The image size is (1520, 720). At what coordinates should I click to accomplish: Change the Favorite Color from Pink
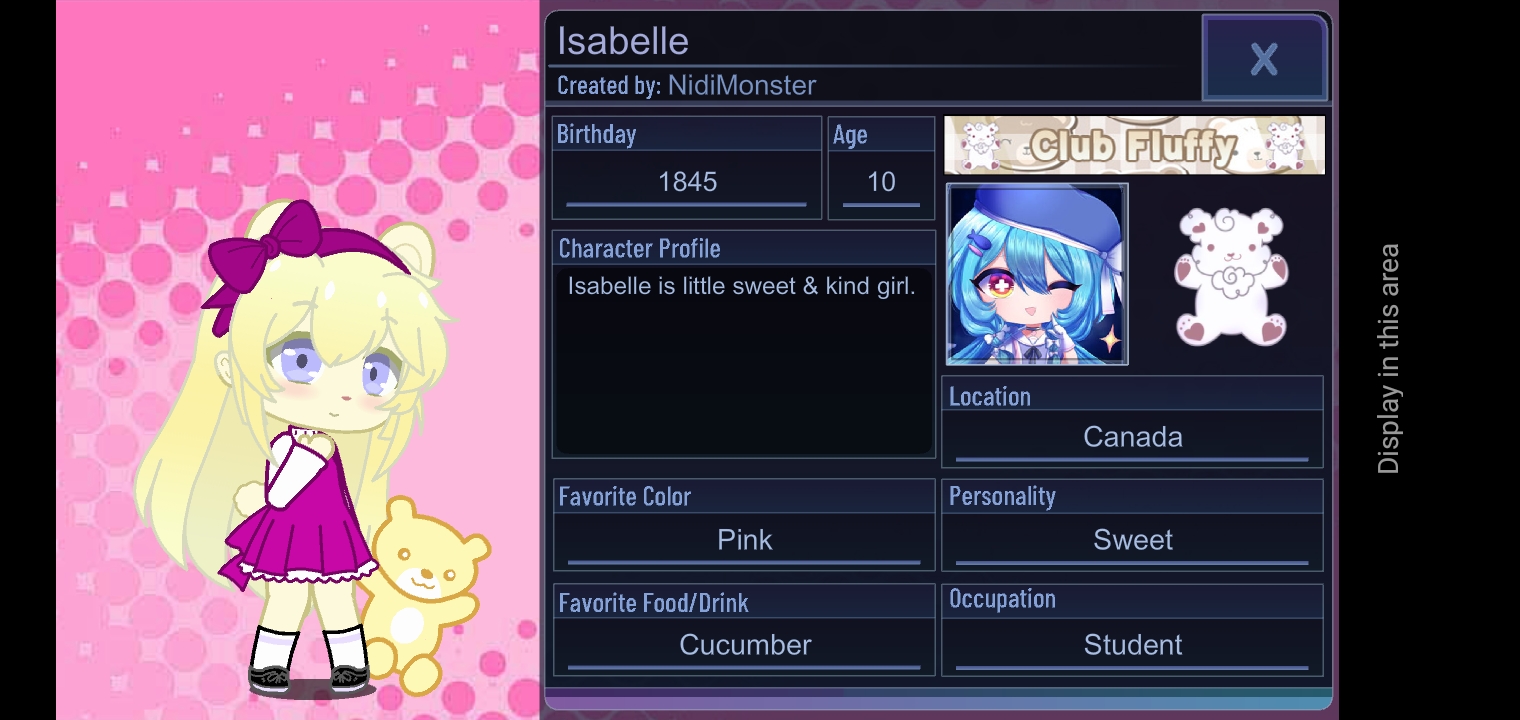click(743, 540)
